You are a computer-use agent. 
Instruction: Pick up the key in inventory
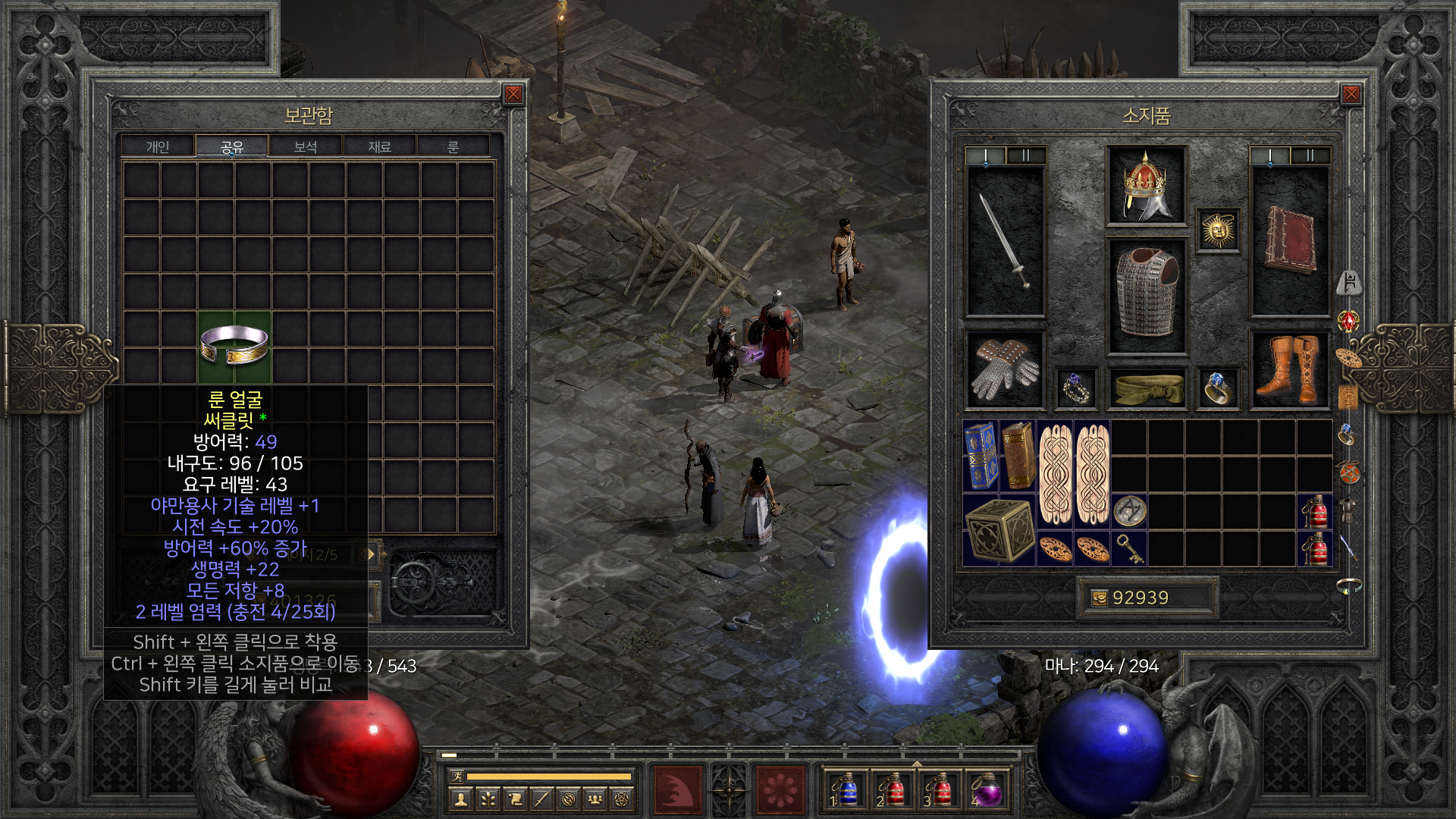[1129, 548]
